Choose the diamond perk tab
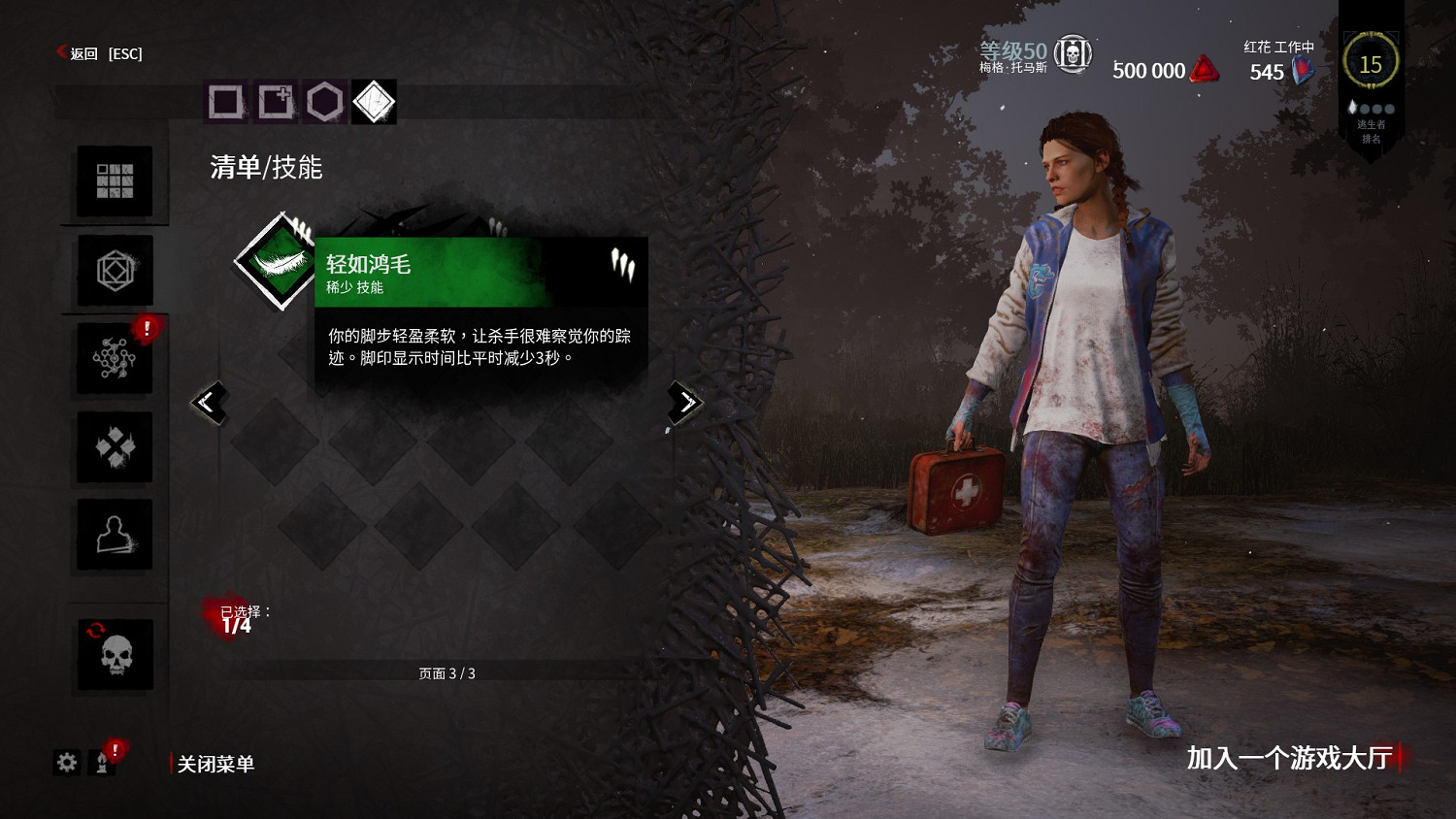The height and width of the screenshot is (819, 1456). pyautogui.click(x=375, y=101)
